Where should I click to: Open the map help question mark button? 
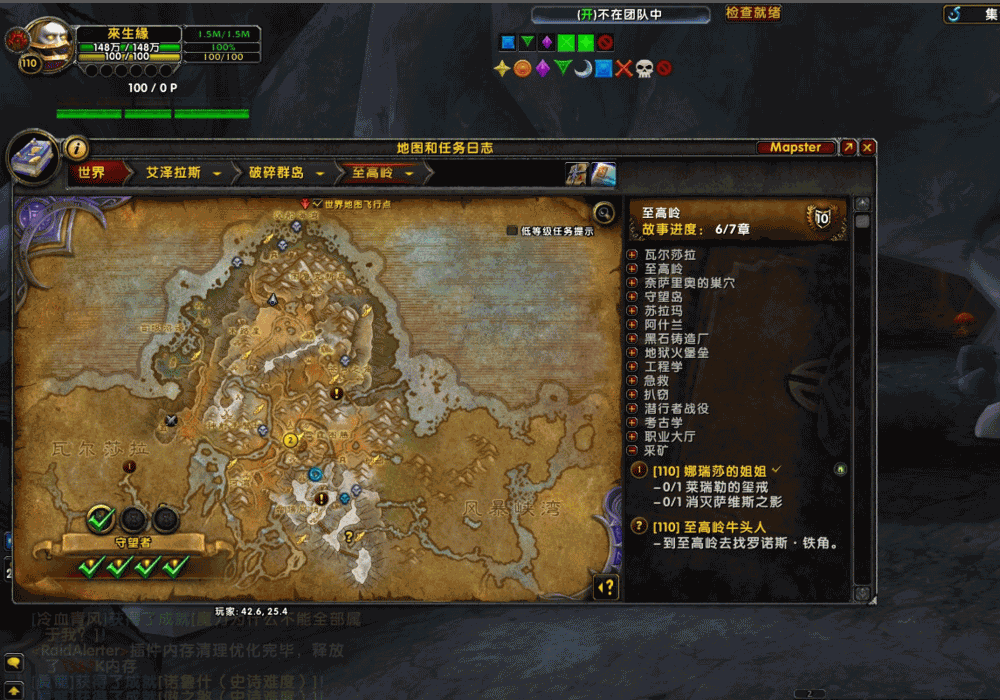click(x=605, y=587)
